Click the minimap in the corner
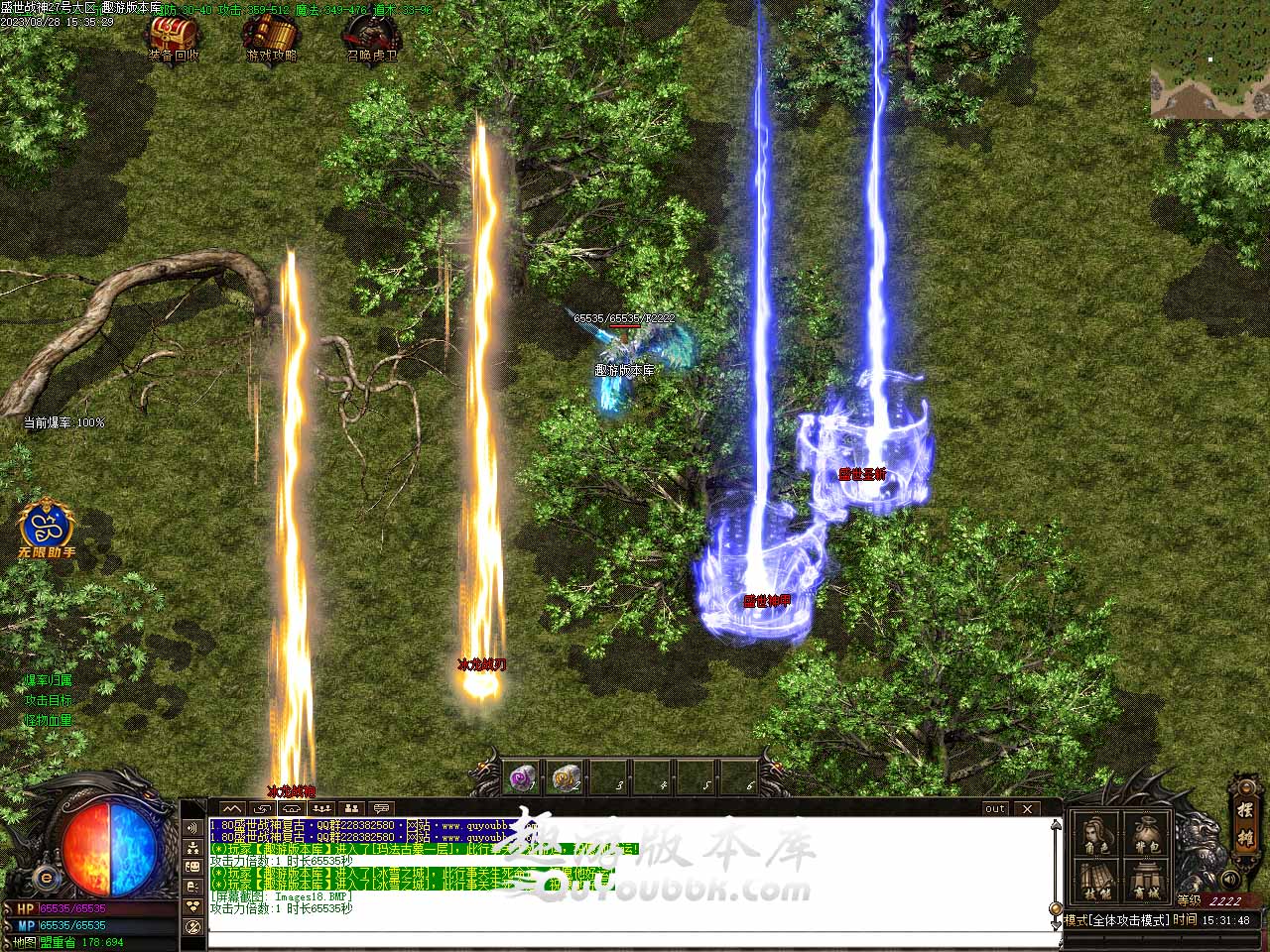Screen dimensions: 1270x952 pos(1209,78)
